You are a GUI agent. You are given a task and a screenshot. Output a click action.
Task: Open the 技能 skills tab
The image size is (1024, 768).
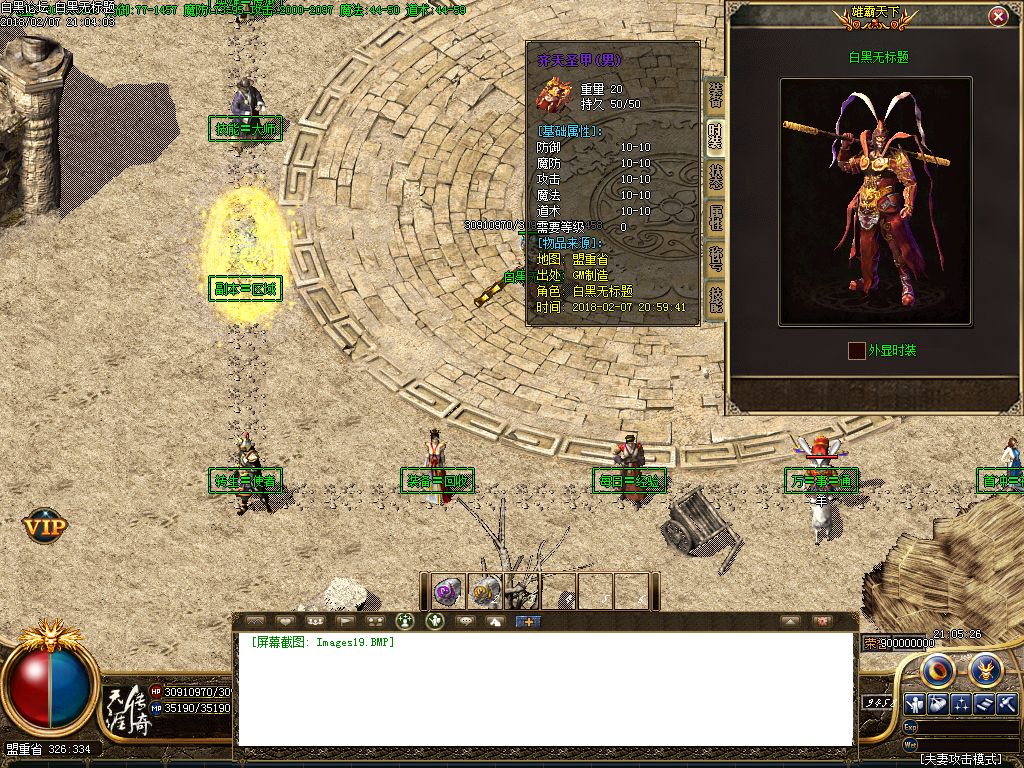[716, 299]
